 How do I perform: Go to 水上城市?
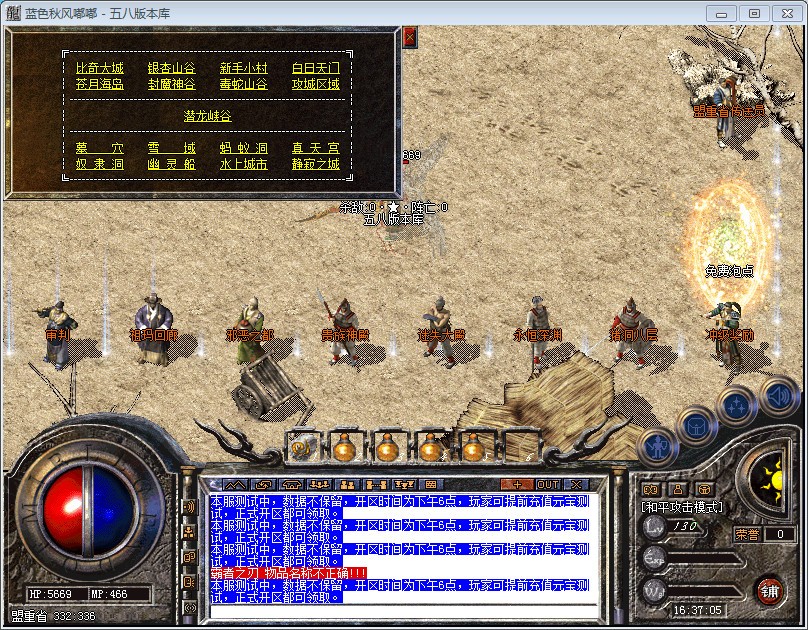[244, 164]
